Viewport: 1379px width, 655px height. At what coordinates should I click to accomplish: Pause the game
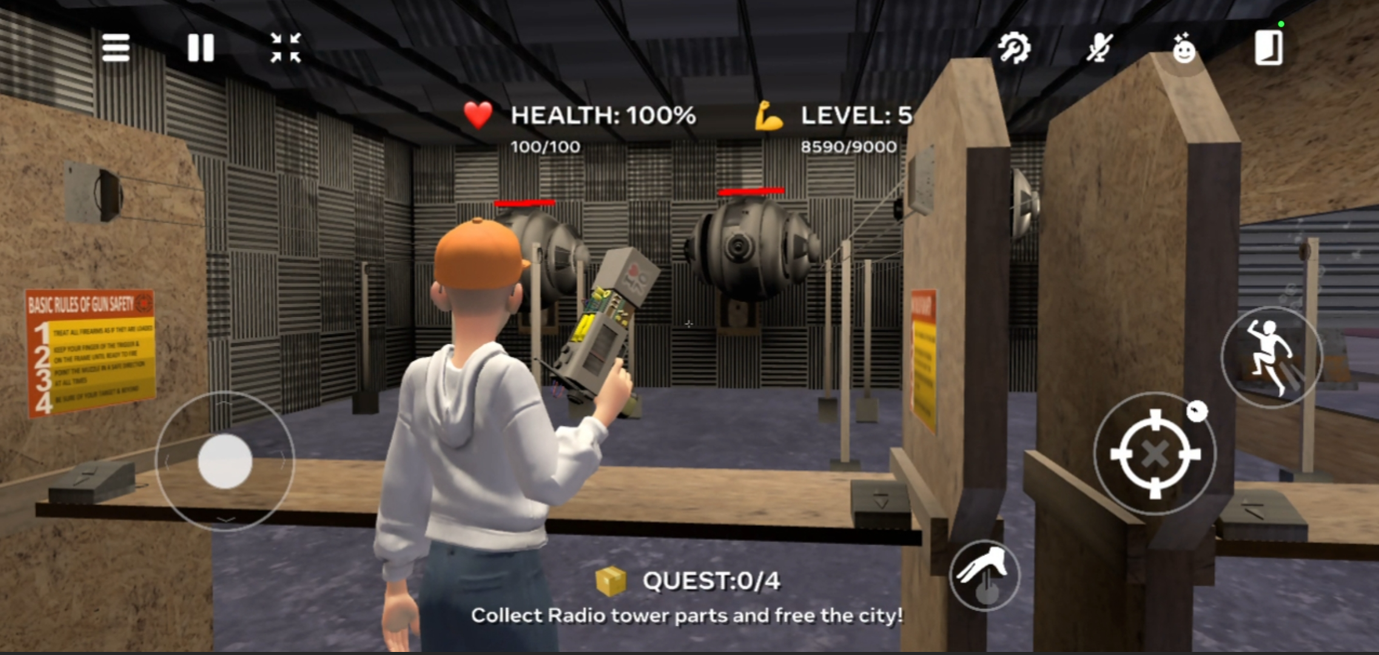(200, 48)
